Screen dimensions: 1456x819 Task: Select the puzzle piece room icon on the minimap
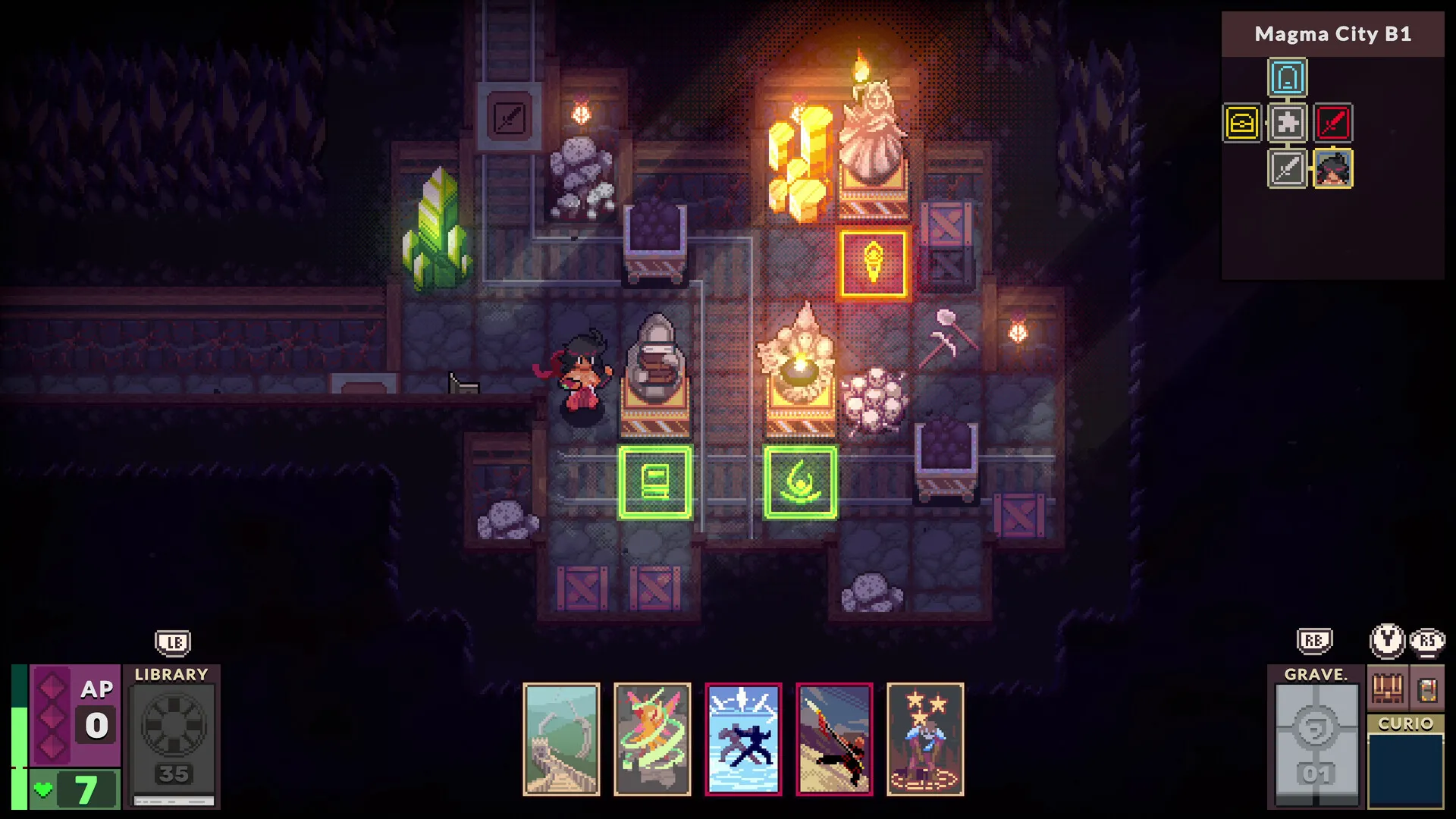point(1288,124)
